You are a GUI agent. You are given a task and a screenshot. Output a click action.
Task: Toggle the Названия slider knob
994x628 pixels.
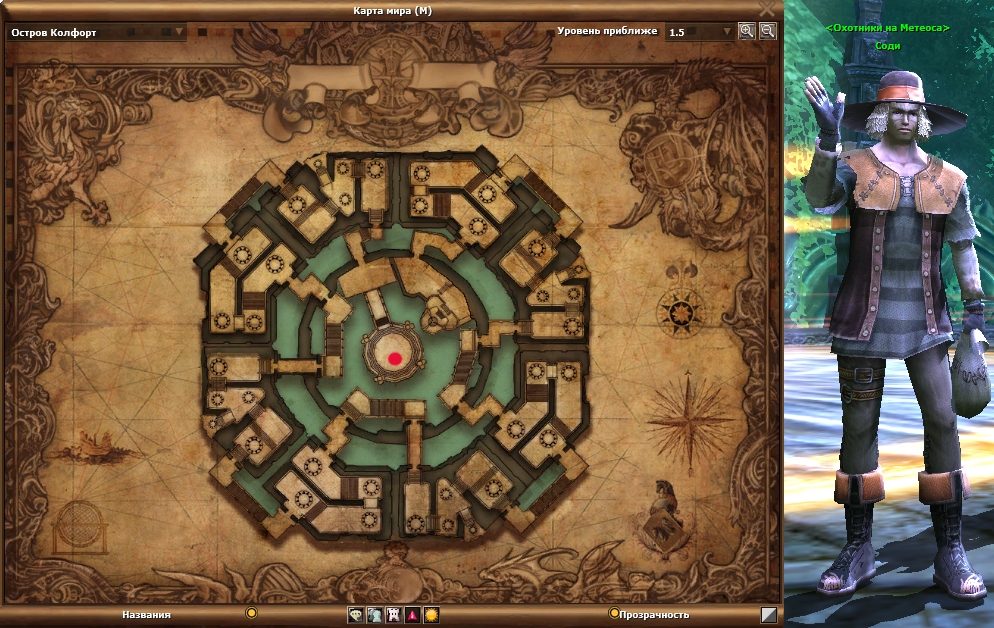(x=251, y=613)
